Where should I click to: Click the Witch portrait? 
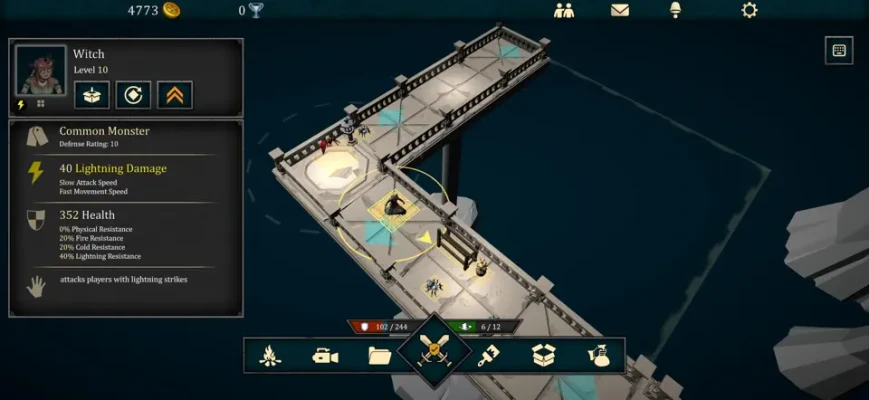point(41,71)
